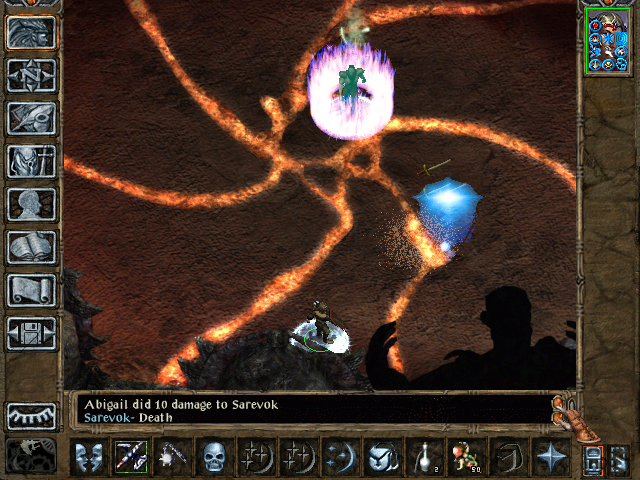The width and height of the screenshot is (640, 480).
Task: Open the inventory armor icon
Action: [x=31, y=161]
